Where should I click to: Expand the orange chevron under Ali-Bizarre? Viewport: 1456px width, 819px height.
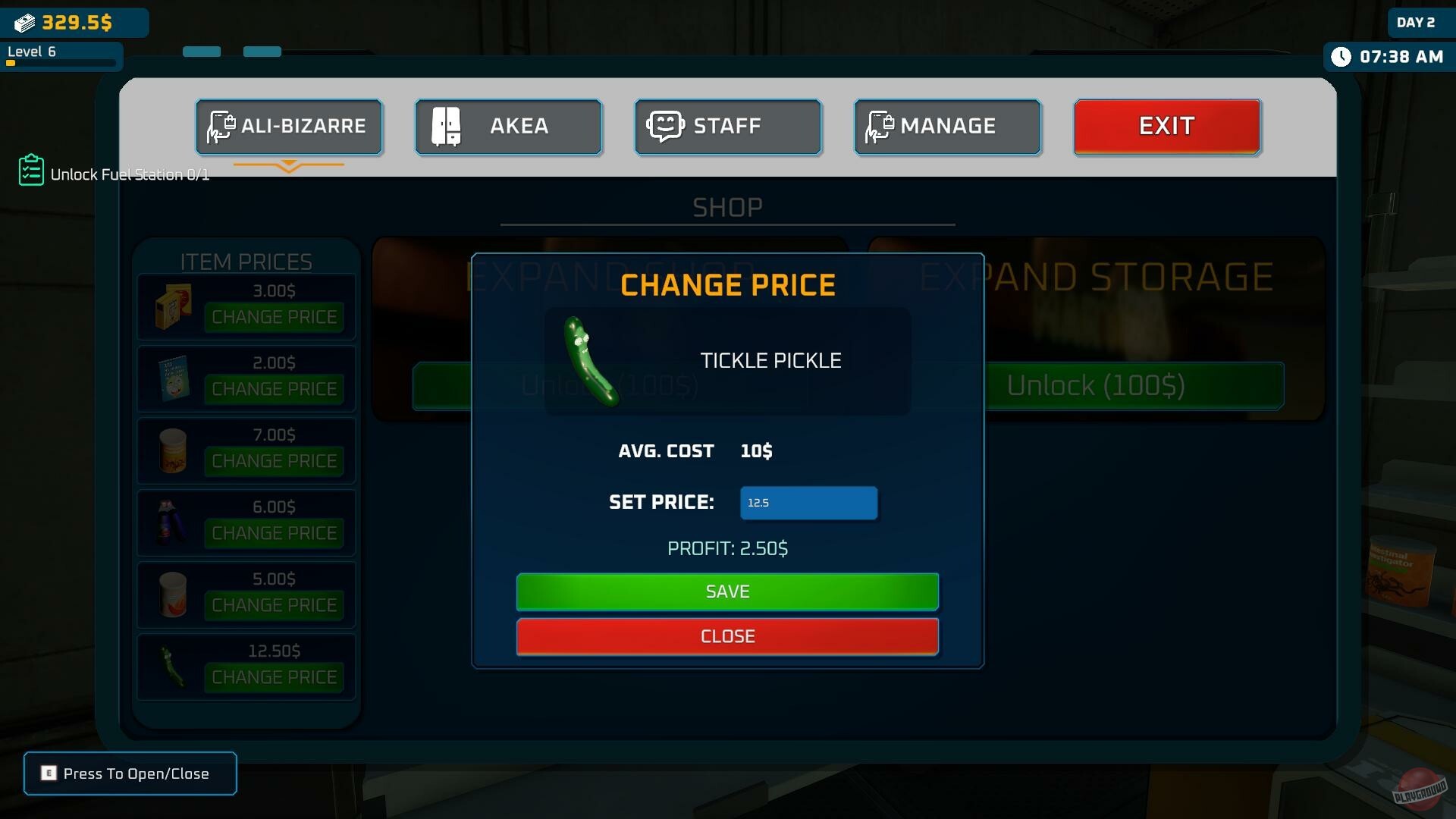289,165
